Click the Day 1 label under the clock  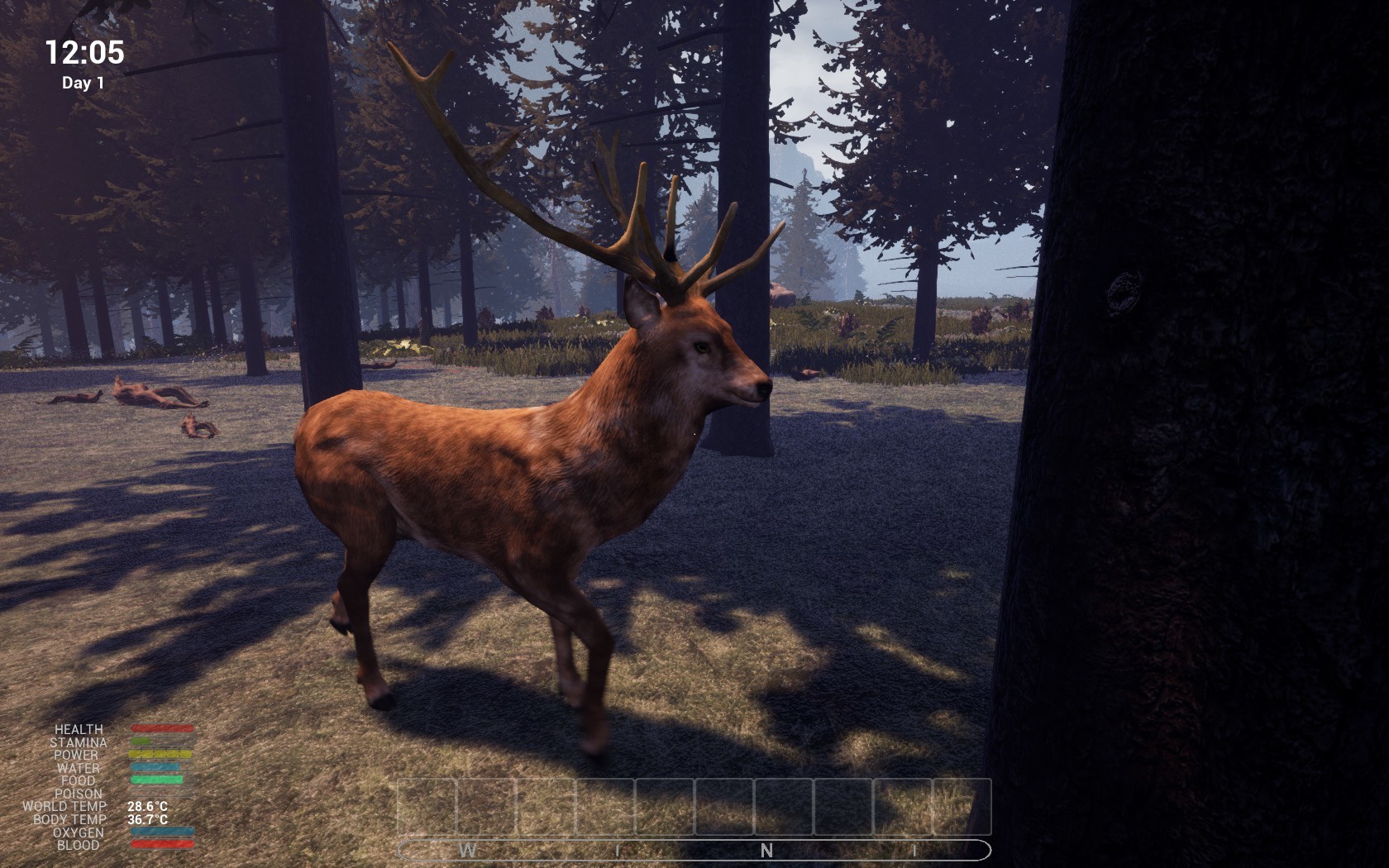(85, 82)
